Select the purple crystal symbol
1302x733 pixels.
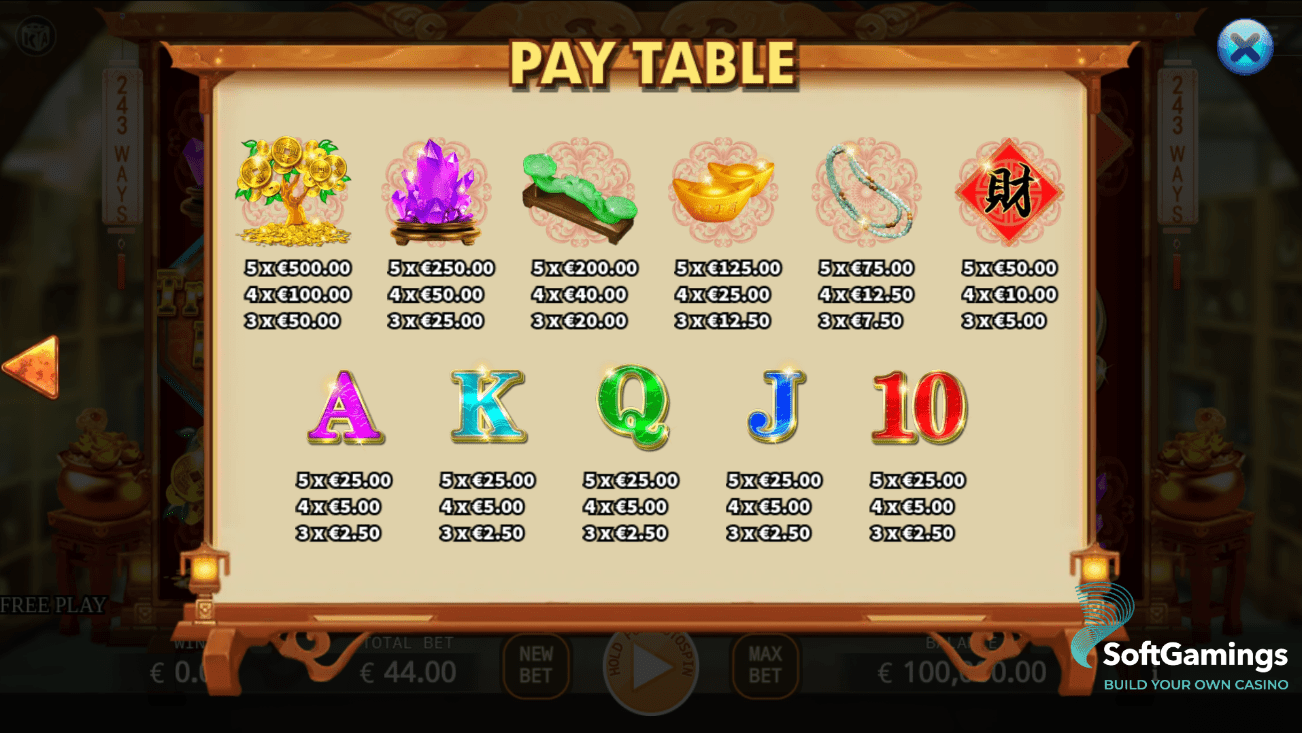[x=434, y=190]
